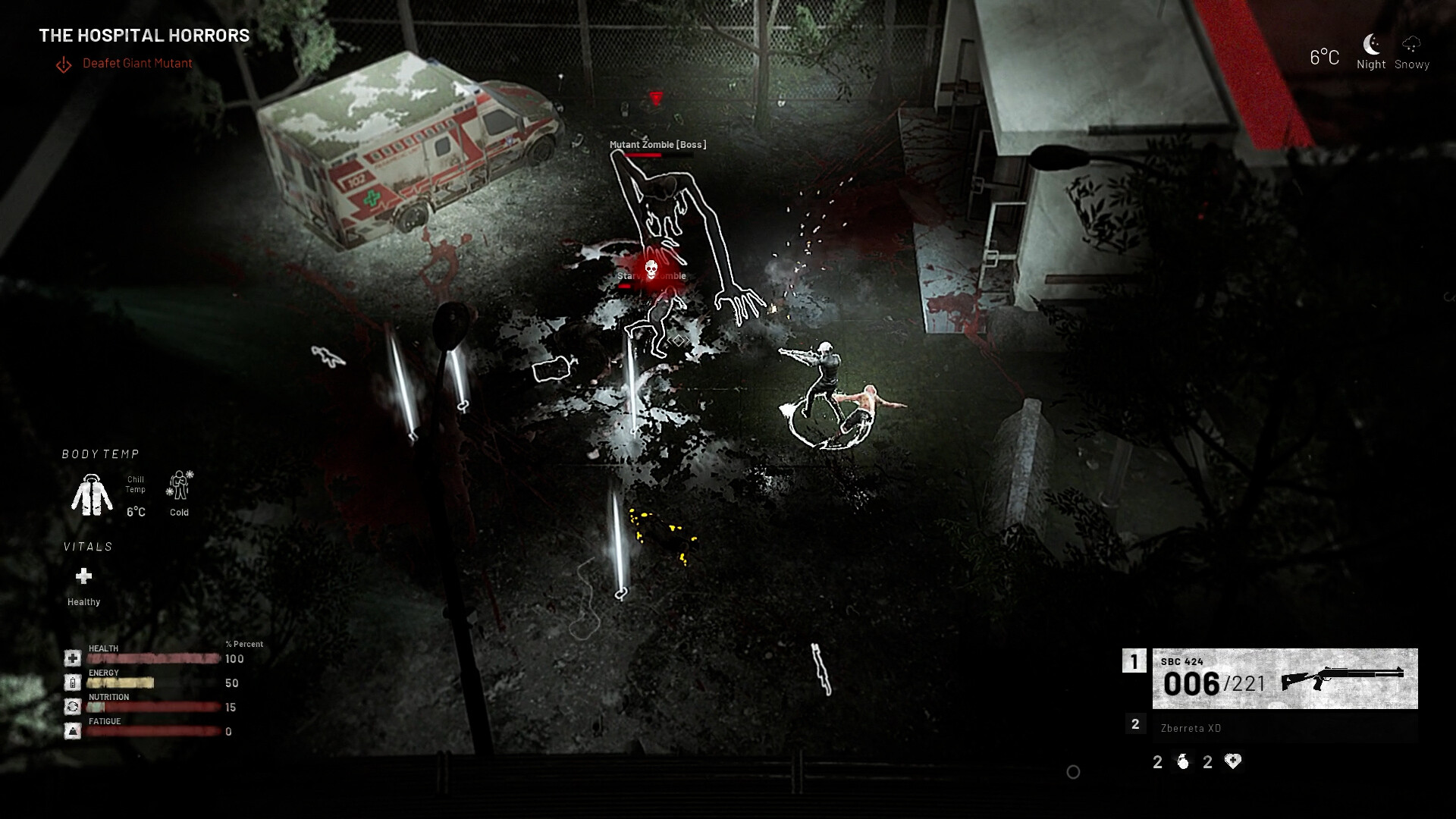Click the Deafet Giant Mutant objective
1456x819 pixels.
point(137,64)
